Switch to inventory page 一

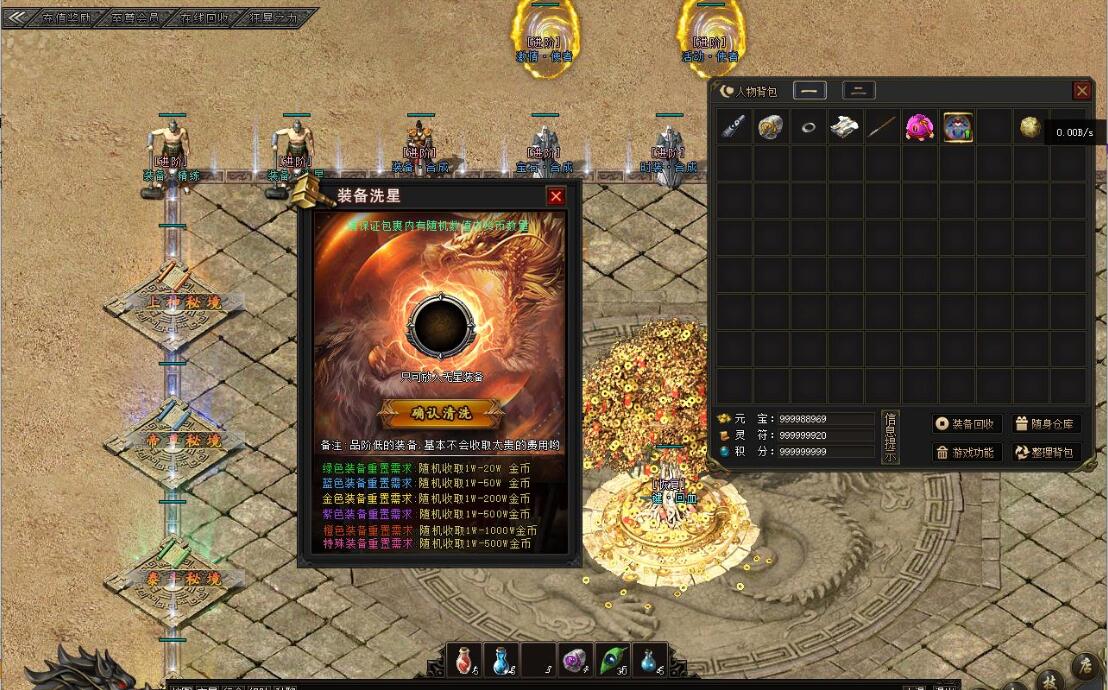click(810, 91)
